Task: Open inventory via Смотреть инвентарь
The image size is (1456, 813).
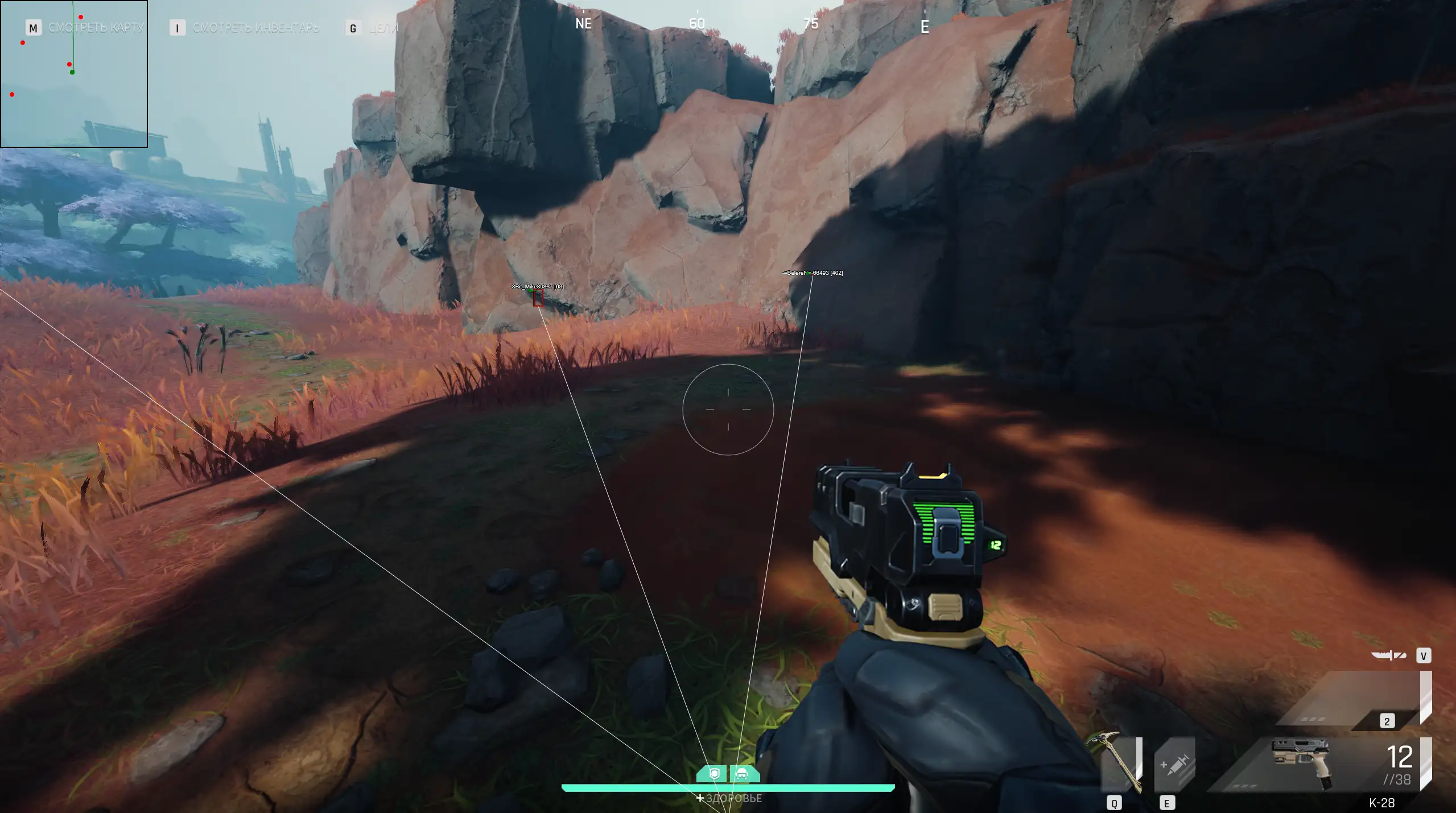Action: (255, 28)
